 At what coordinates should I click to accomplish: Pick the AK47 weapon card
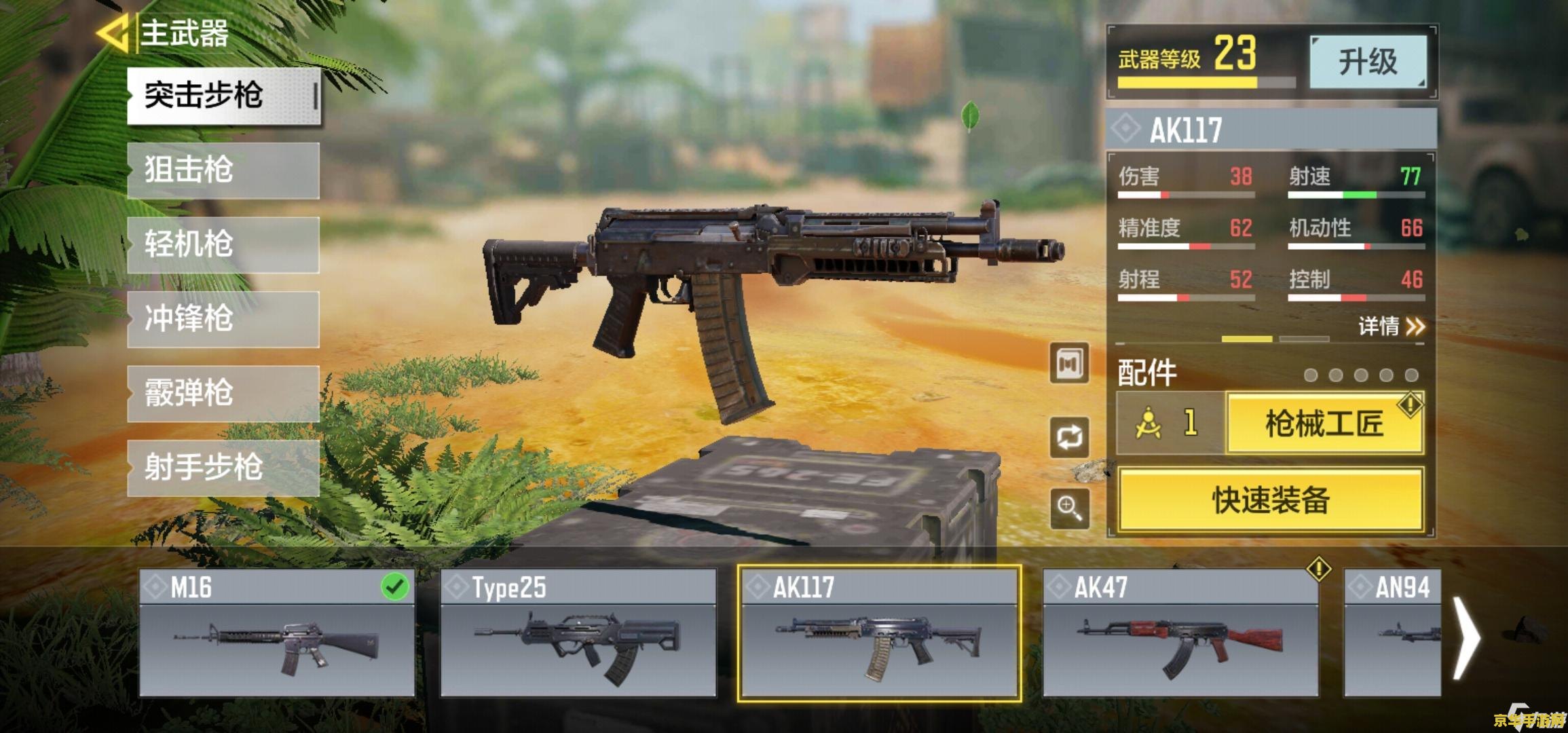pyautogui.click(x=1180, y=633)
